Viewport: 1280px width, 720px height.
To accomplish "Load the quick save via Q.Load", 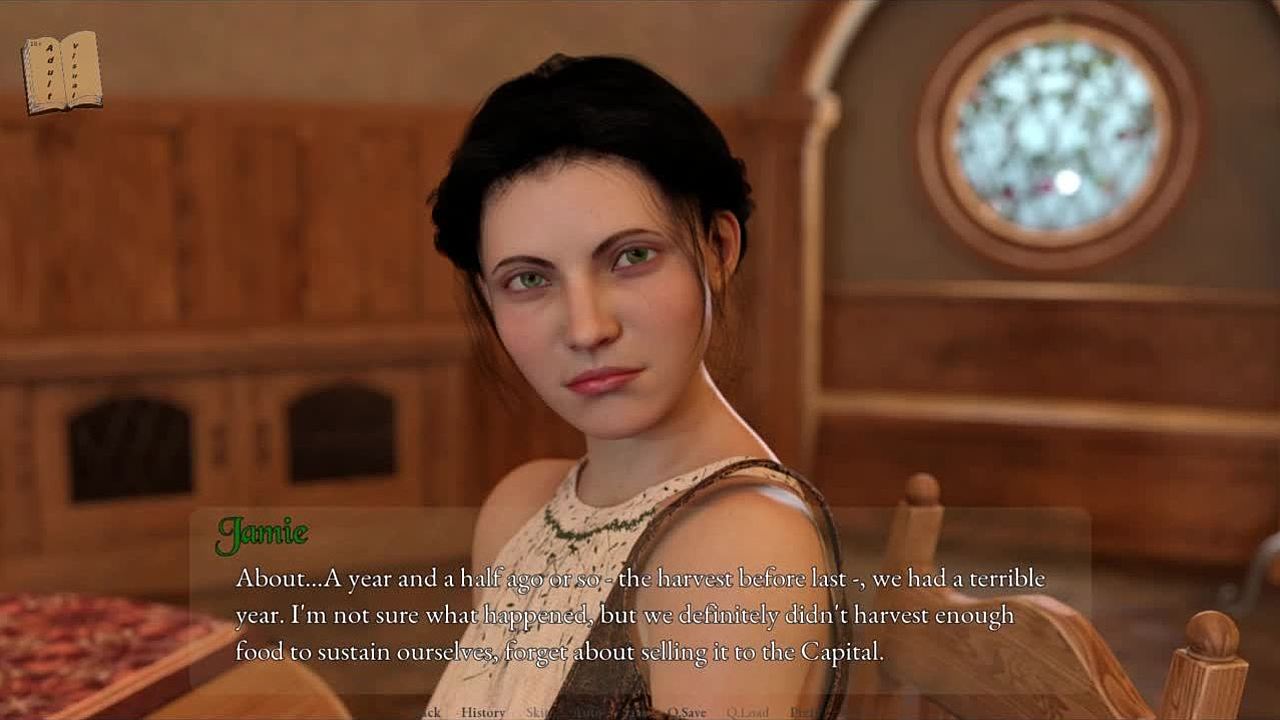I will [x=747, y=712].
